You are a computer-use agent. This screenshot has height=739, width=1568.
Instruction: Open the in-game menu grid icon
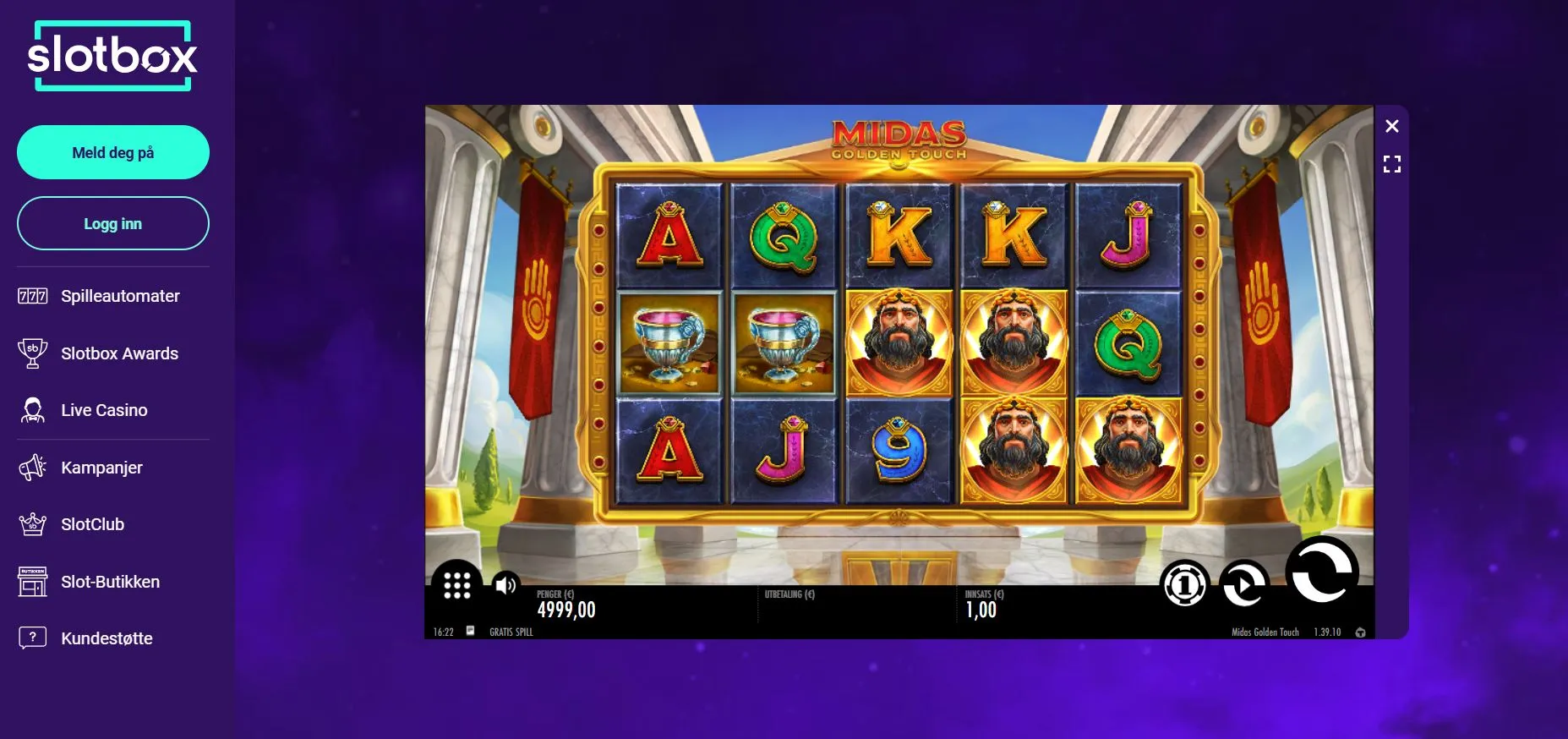(x=457, y=584)
